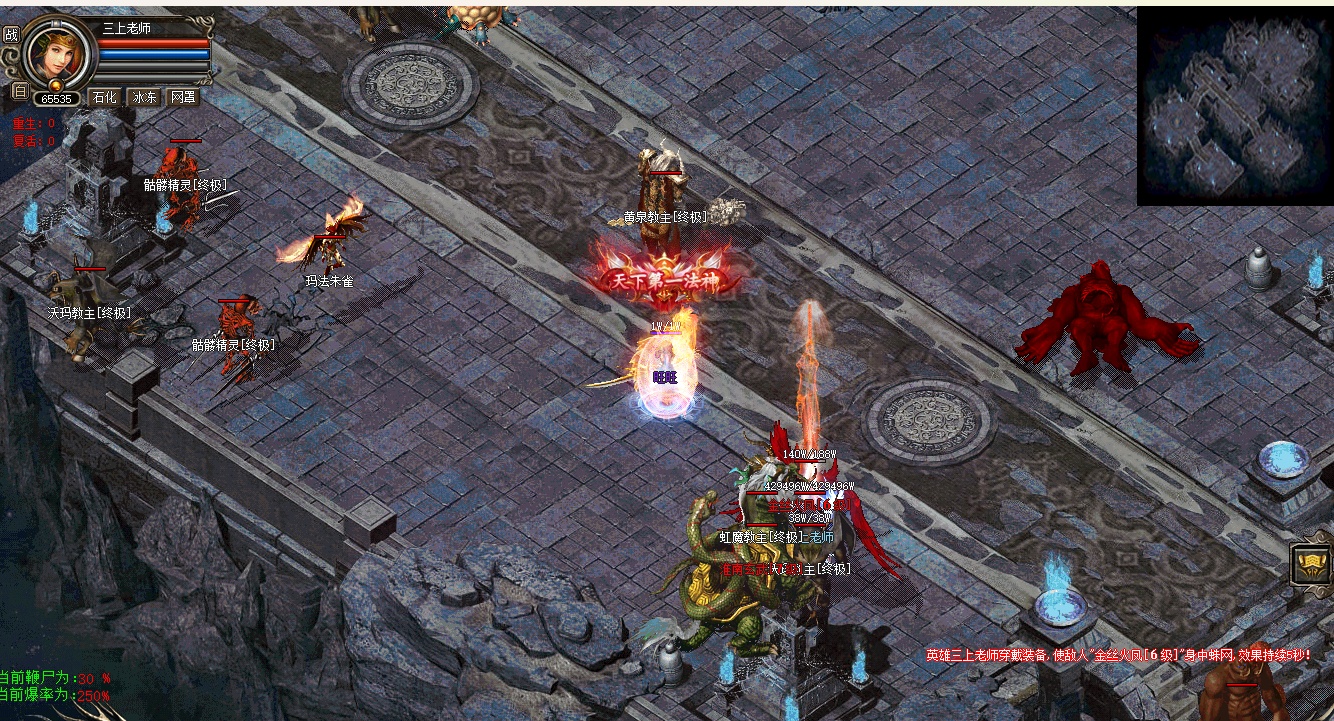Screen dimensions: 1334x721
Task: Toggle the 战 combat mode button
Action: 11,33
